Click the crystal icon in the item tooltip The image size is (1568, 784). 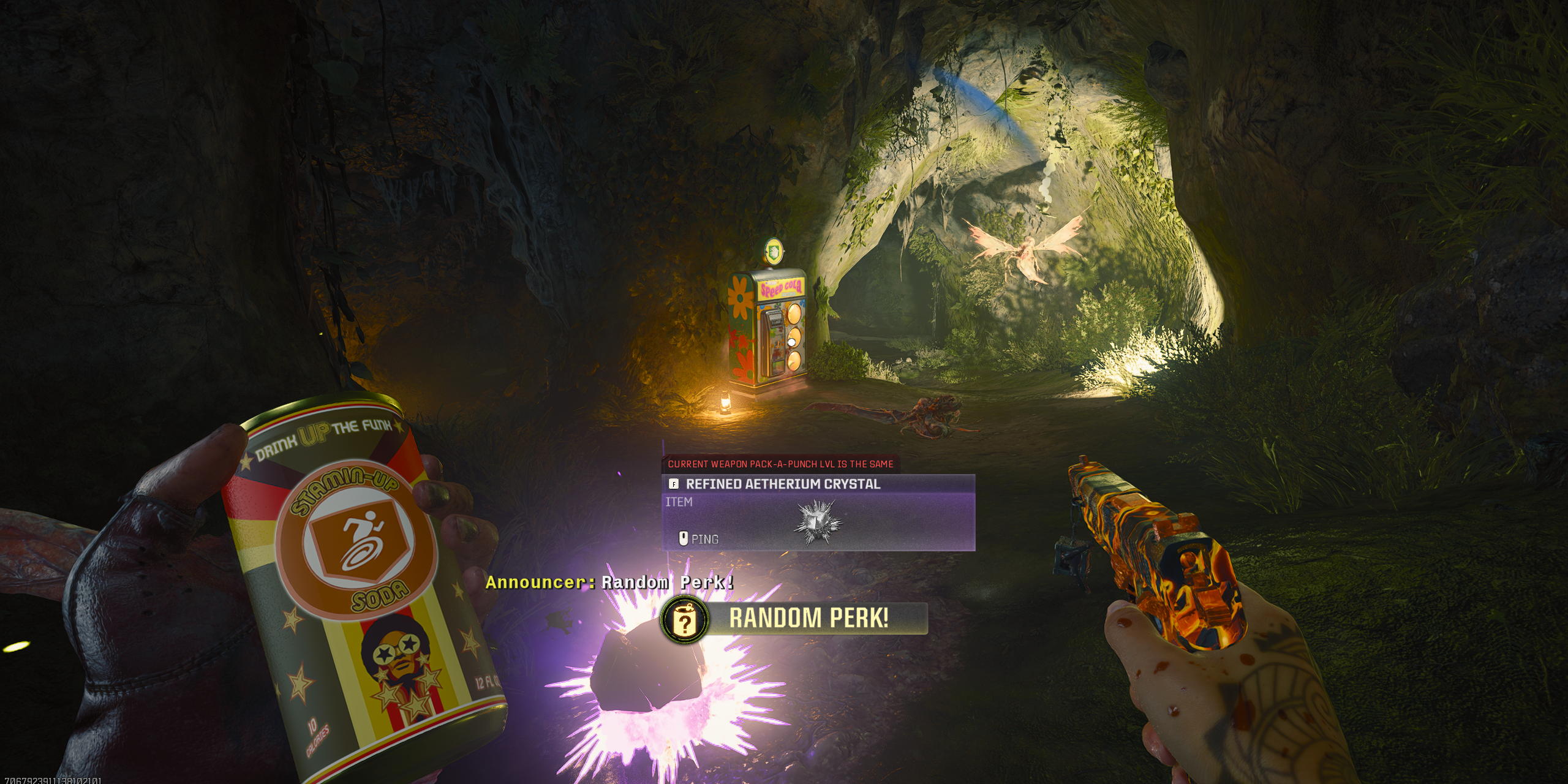pos(818,522)
